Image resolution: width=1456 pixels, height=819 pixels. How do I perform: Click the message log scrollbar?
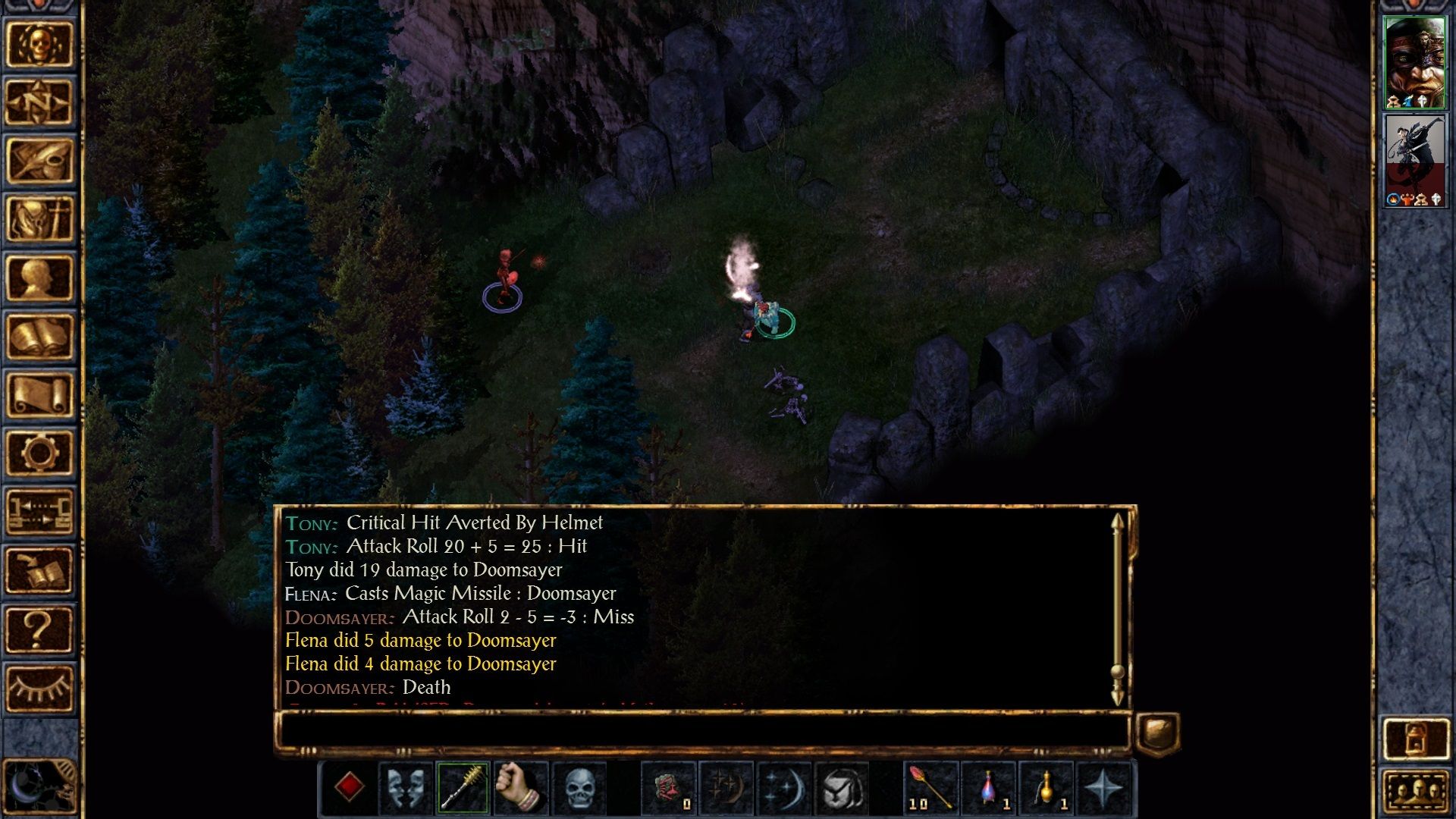coord(1117,607)
